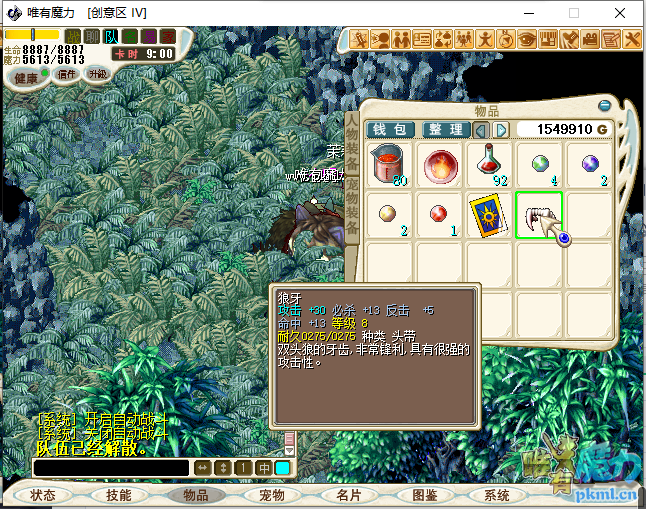The height and width of the screenshot is (509, 646).
Task: Open the 信件 mail button
Action: (x=67, y=74)
